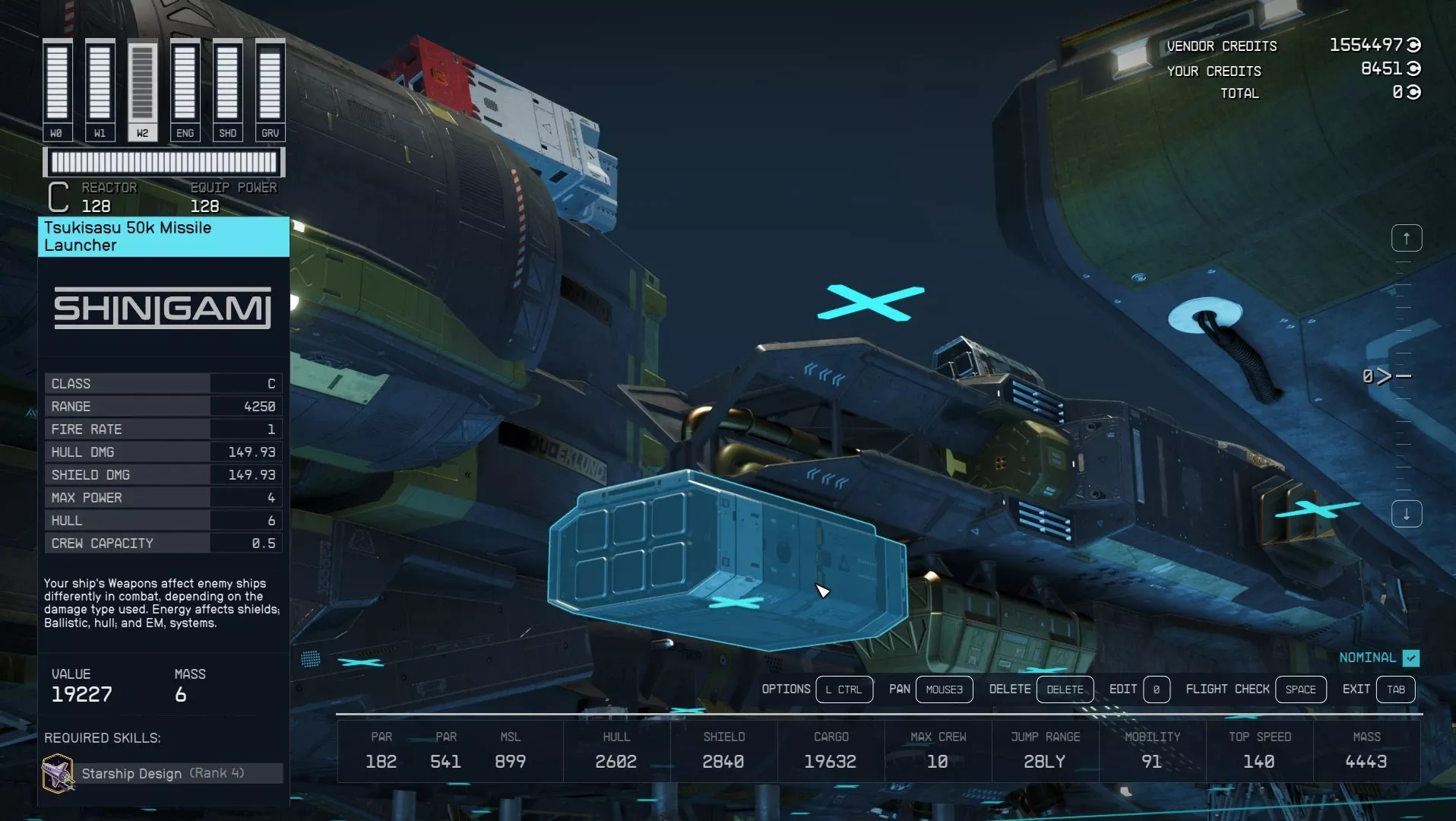This screenshot has width=1456, height=821.
Task: Select the ENG power bar
Action: [x=185, y=90]
